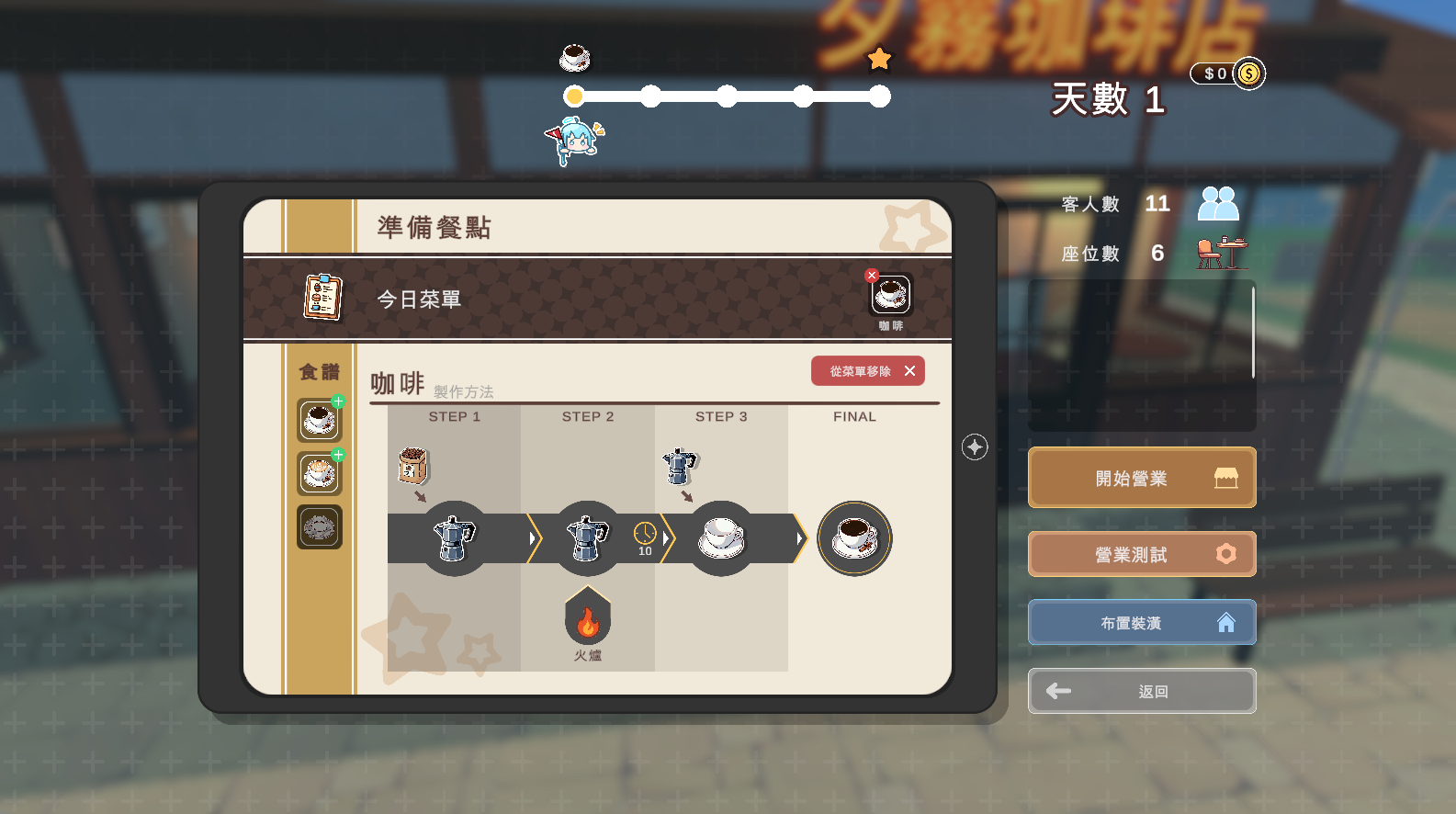Remove coffee using 從菜單移除 button
The width and height of the screenshot is (1456, 814).
(867, 371)
